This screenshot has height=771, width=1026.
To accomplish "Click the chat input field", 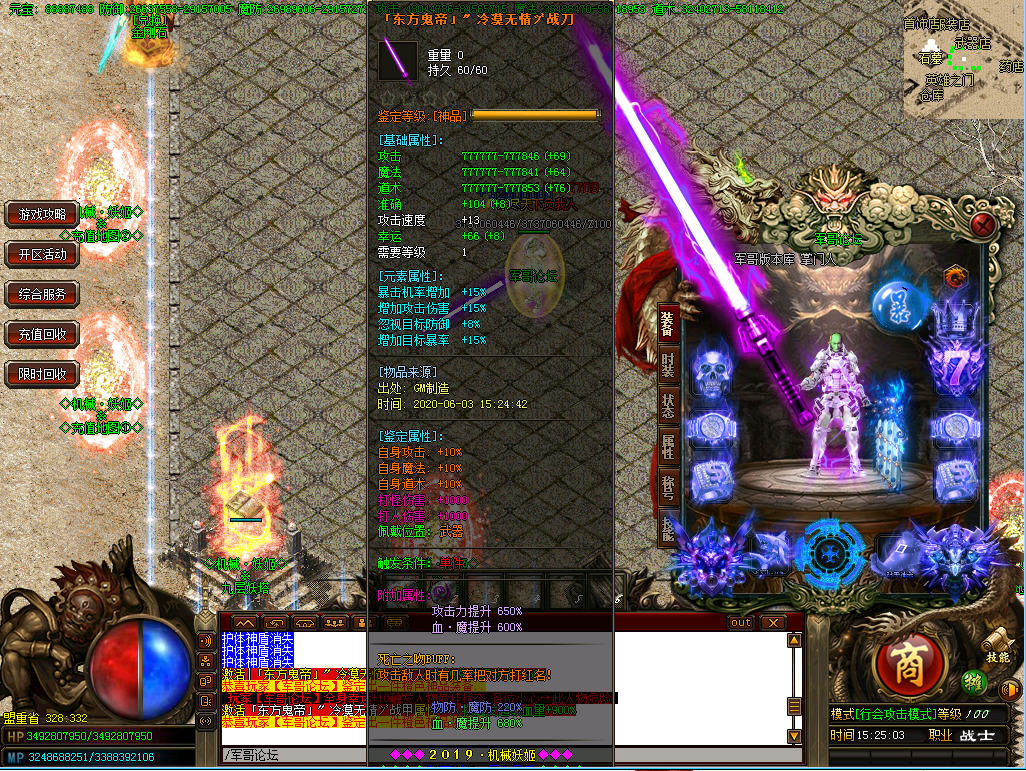I will (x=500, y=754).
